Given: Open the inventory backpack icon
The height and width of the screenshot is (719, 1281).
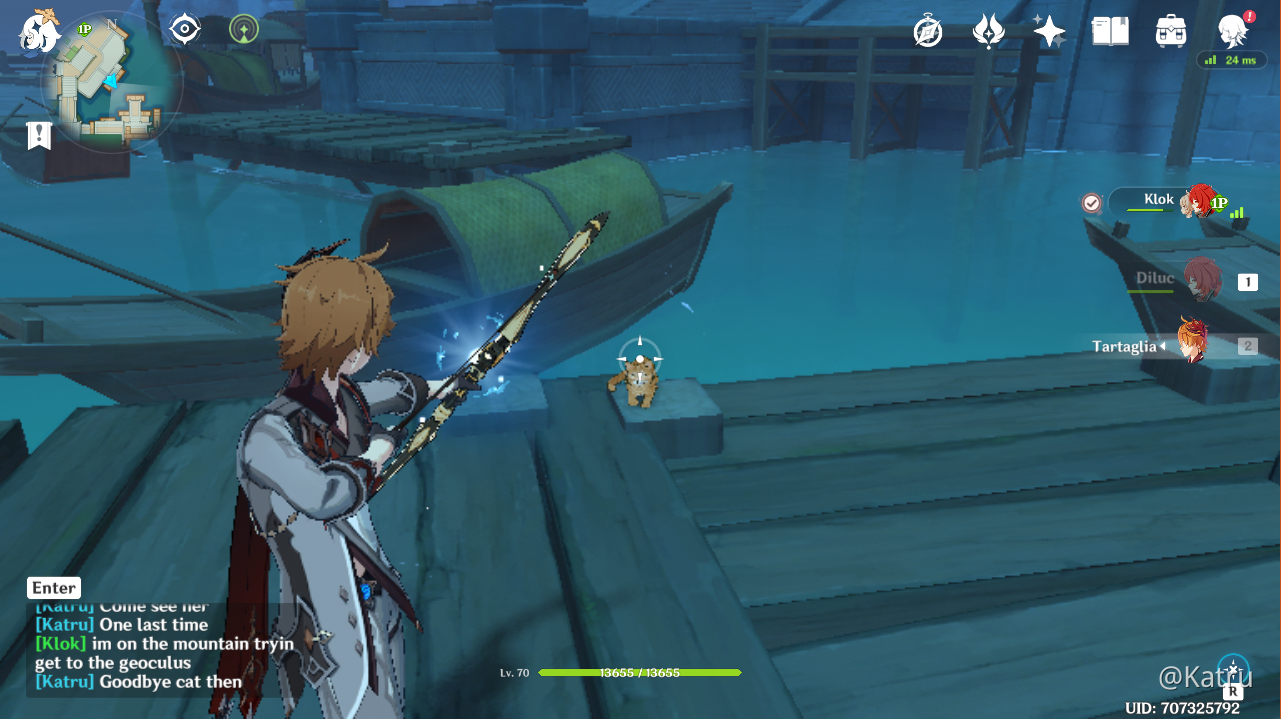Looking at the screenshot, I should [1170, 32].
